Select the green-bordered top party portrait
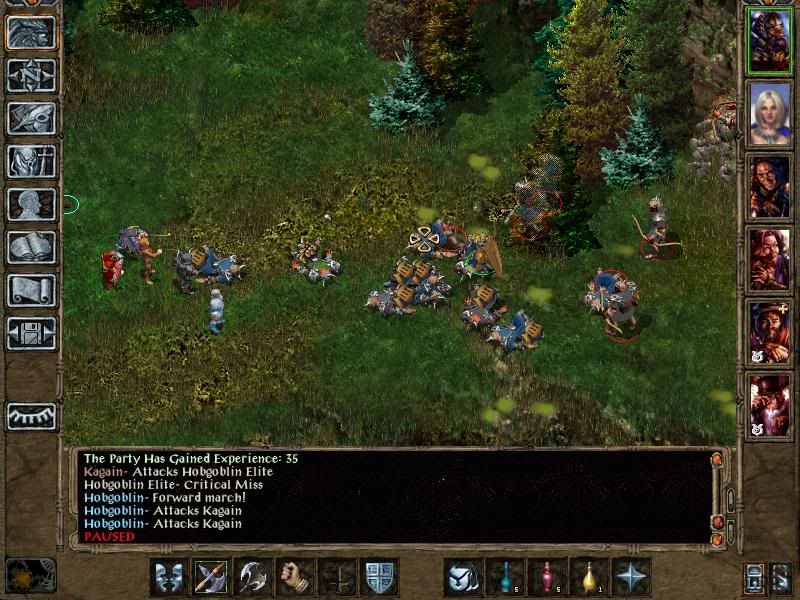This screenshot has width=800, height=600. tap(769, 41)
